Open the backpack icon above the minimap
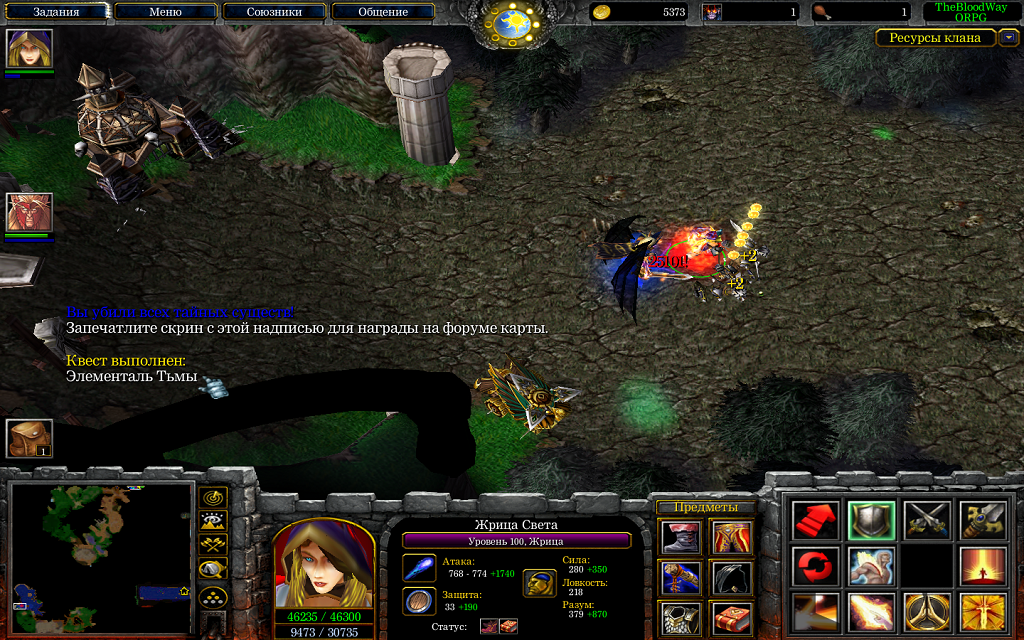This screenshot has height=640, width=1024. click(29, 438)
